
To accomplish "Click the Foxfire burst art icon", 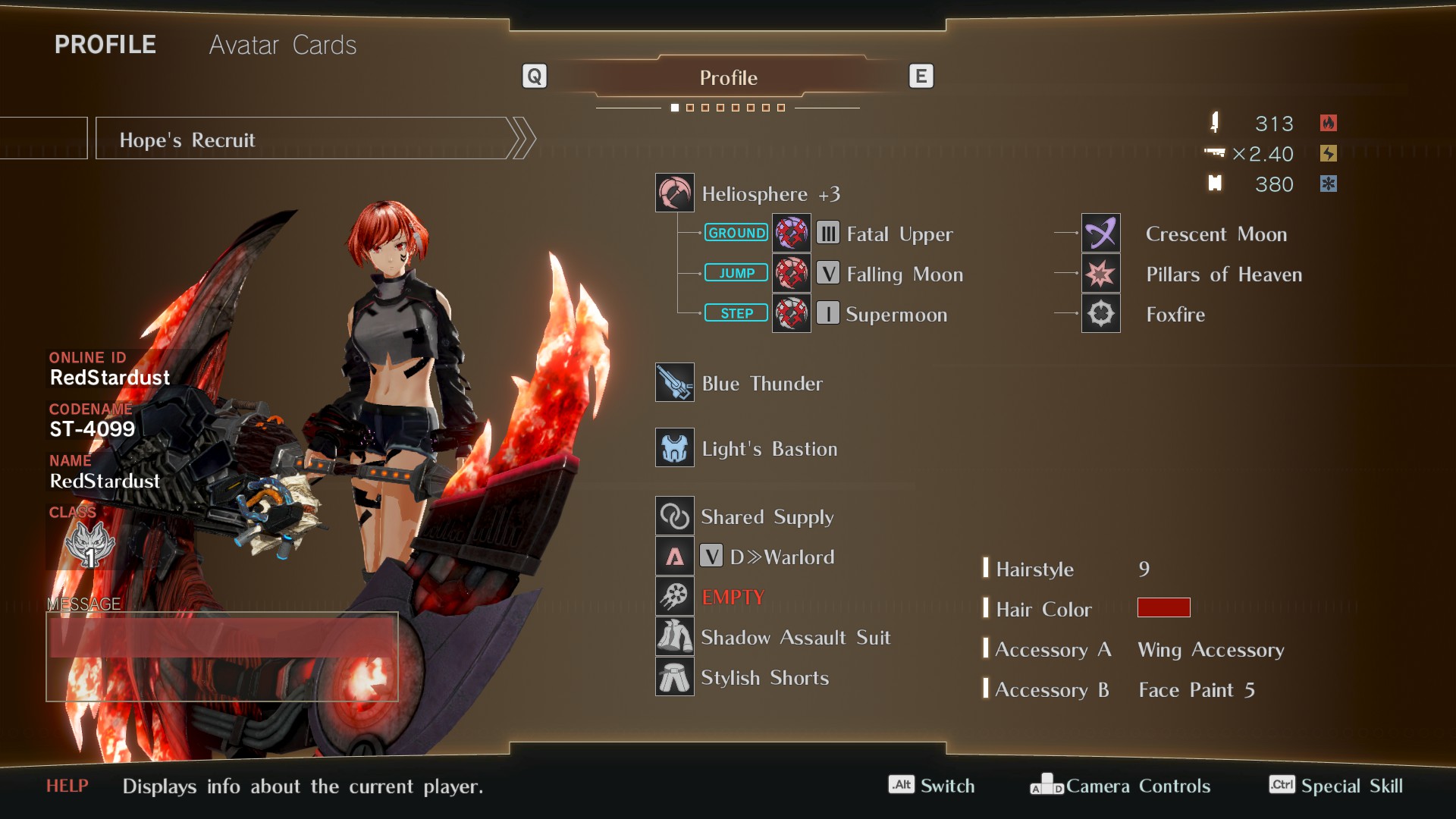I will [1101, 313].
